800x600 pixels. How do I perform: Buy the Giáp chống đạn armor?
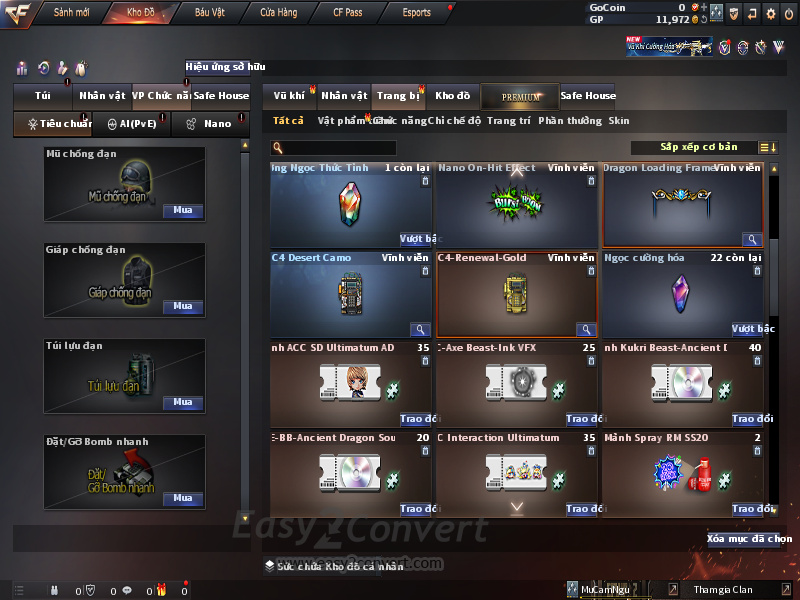pyautogui.click(x=182, y=307)
